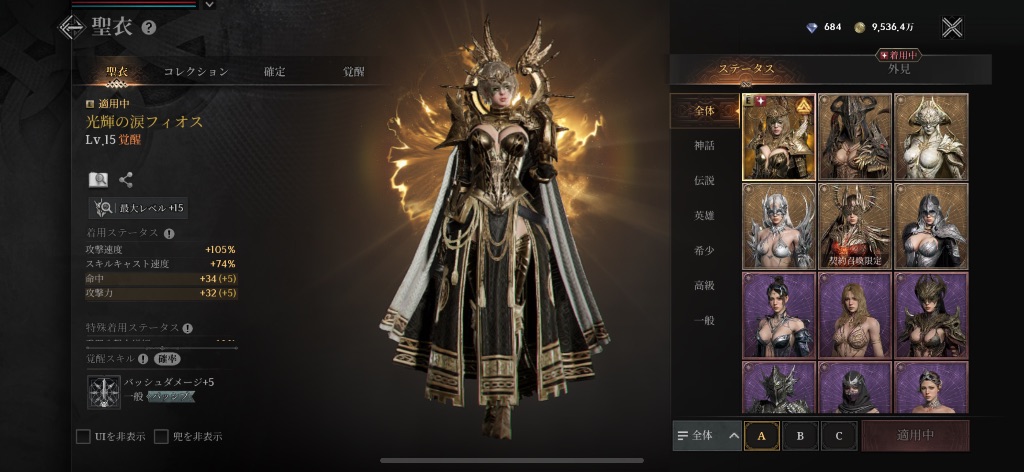Screen dimensions: 1024x472
Task: Open the 全体 sort dropdown
Action: tap(707, 436)
